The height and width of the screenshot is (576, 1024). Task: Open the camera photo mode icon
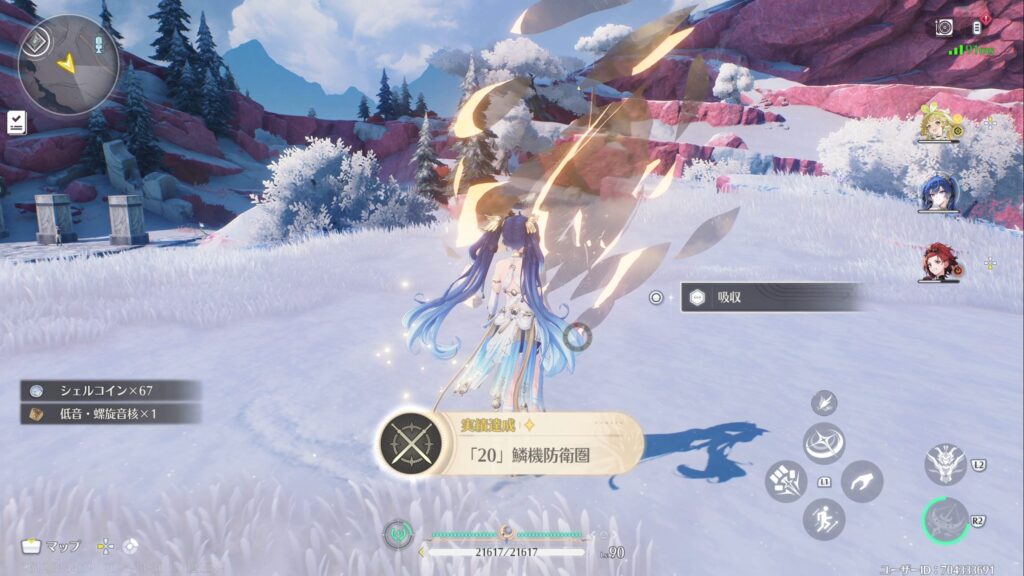944,28
